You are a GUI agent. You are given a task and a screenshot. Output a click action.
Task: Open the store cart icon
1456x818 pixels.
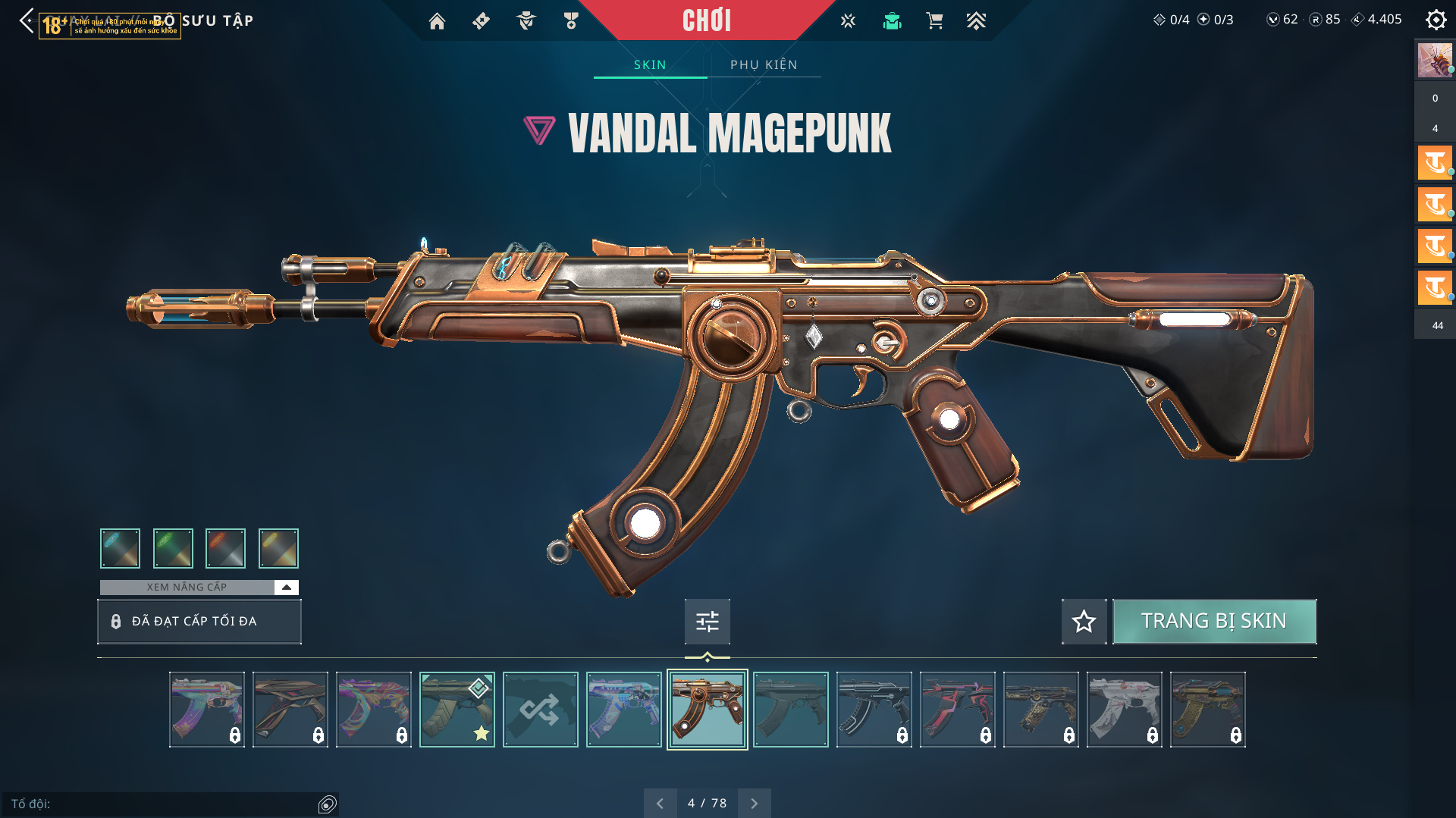coord(934,21)
